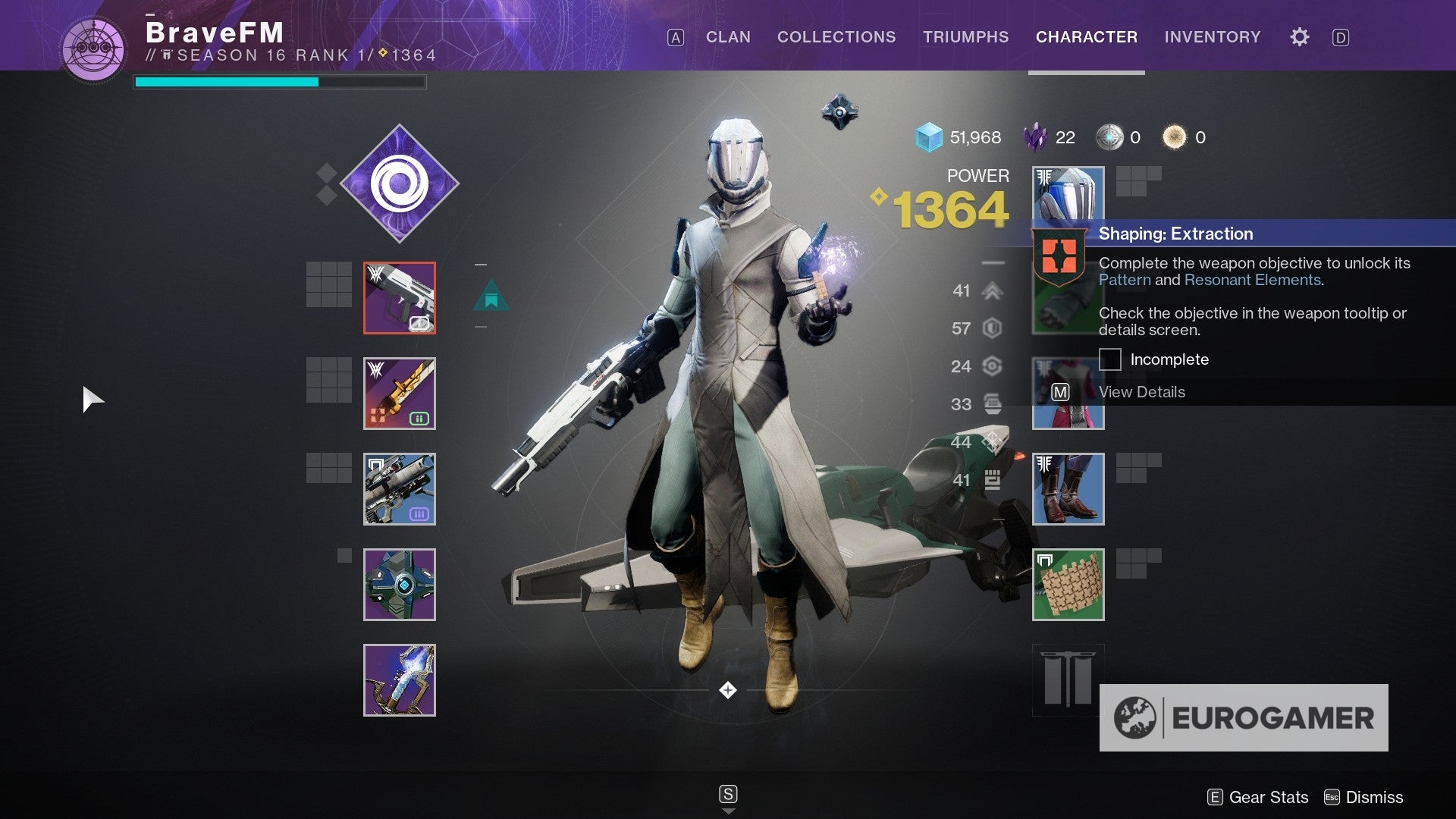The height and width of the screenshot is (819, 1456).
Task: Open the glaive in the bottom weapon slot
Action: point(400,679)
